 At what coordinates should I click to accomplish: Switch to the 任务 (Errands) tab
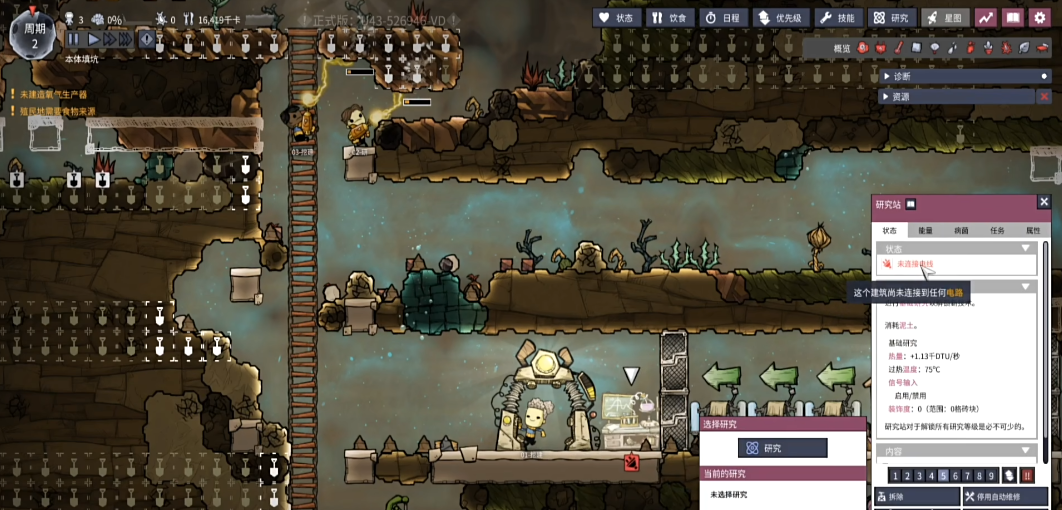tap(997, 230)
